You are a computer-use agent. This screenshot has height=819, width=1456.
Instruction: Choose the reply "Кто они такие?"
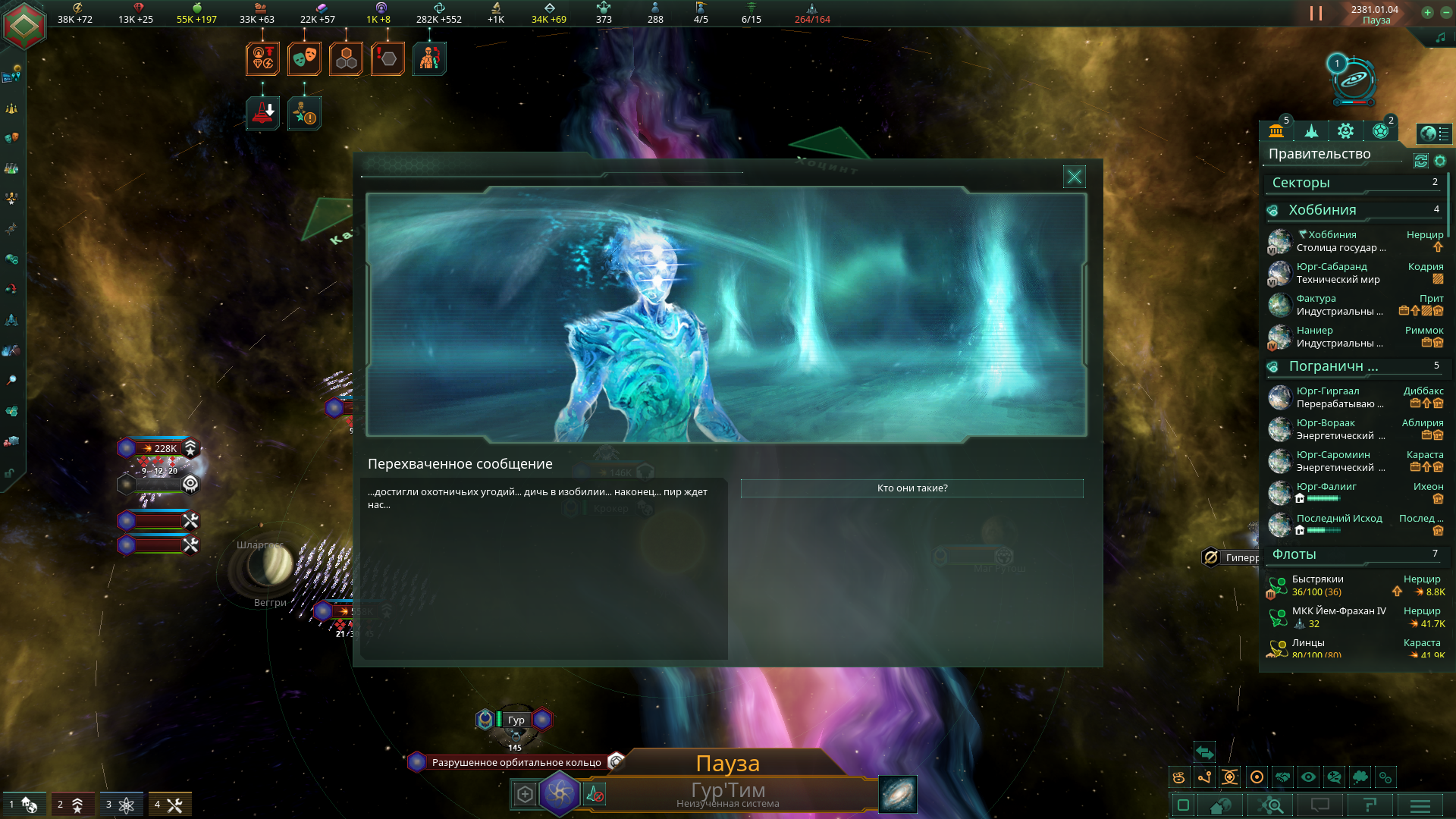(x=912, y=488)
